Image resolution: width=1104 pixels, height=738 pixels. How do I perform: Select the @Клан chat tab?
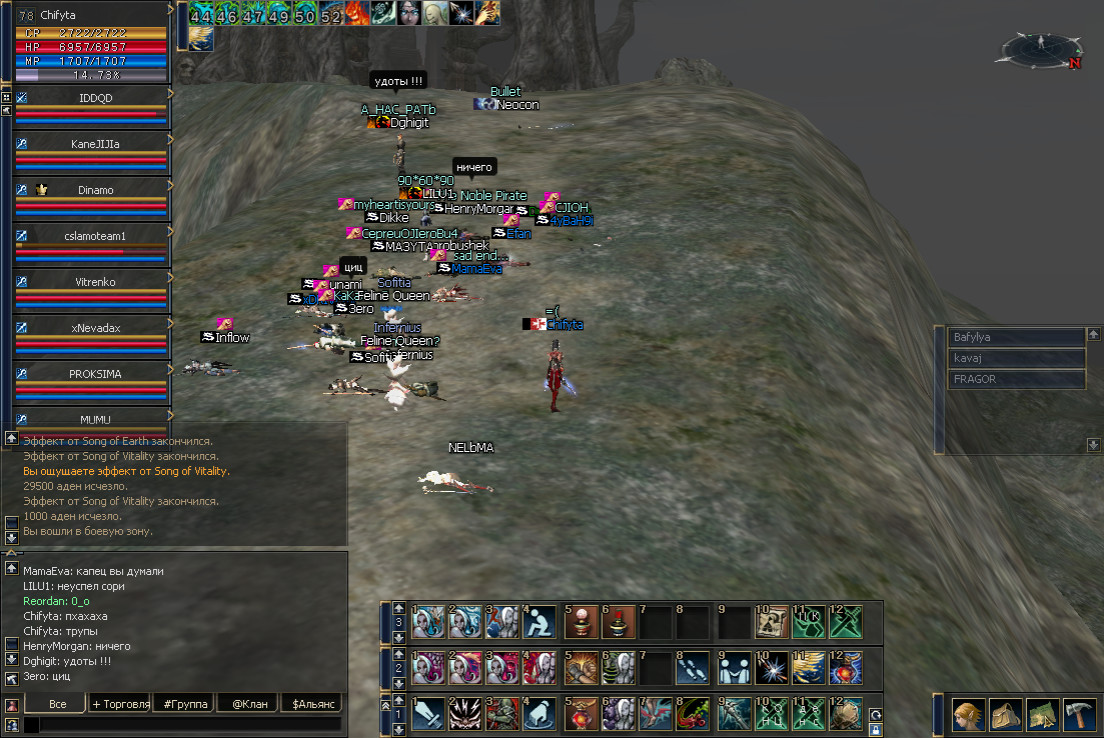click(248, 704)
